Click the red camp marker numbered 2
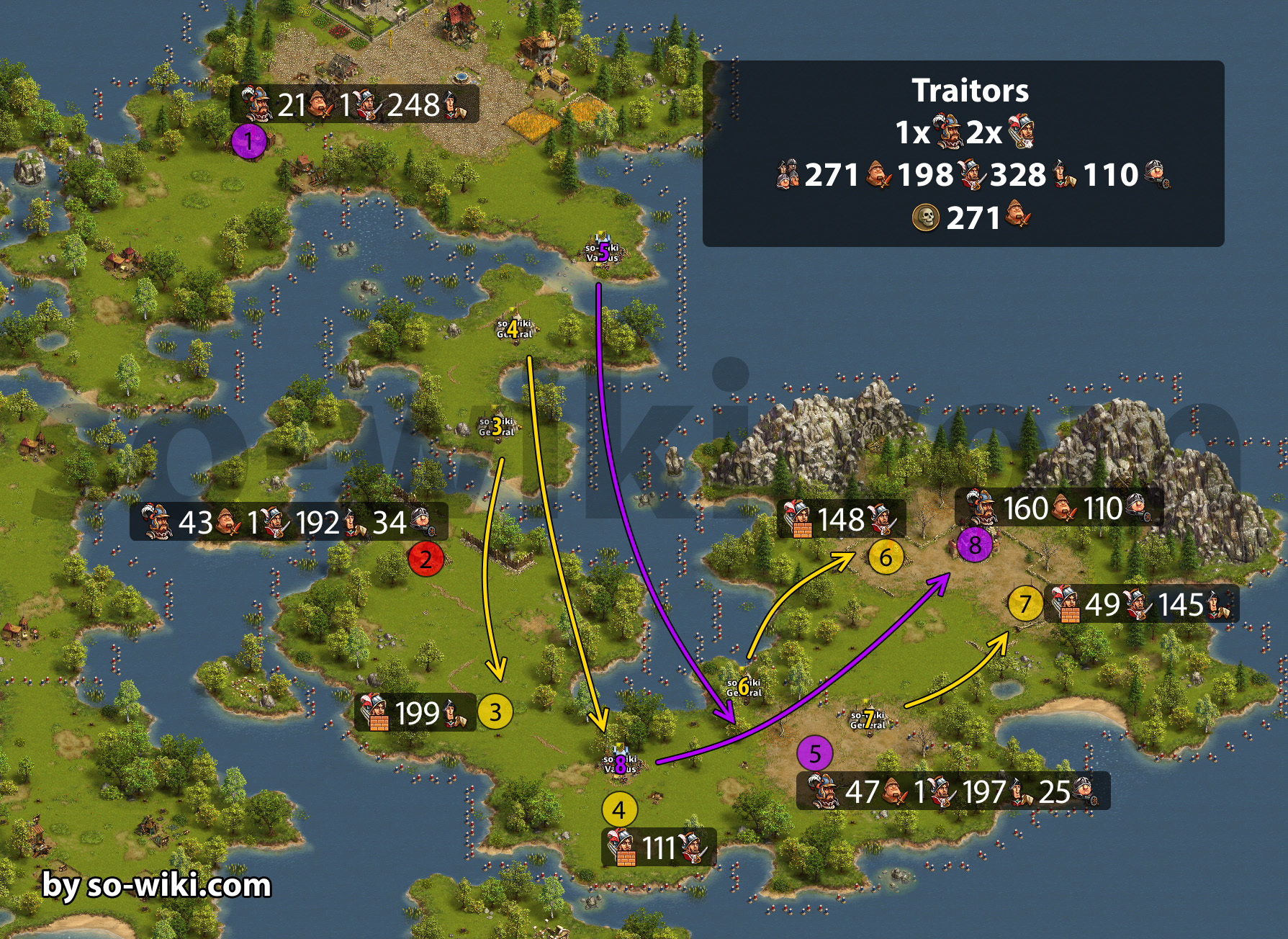1288x939 pixels. (425, 559)
